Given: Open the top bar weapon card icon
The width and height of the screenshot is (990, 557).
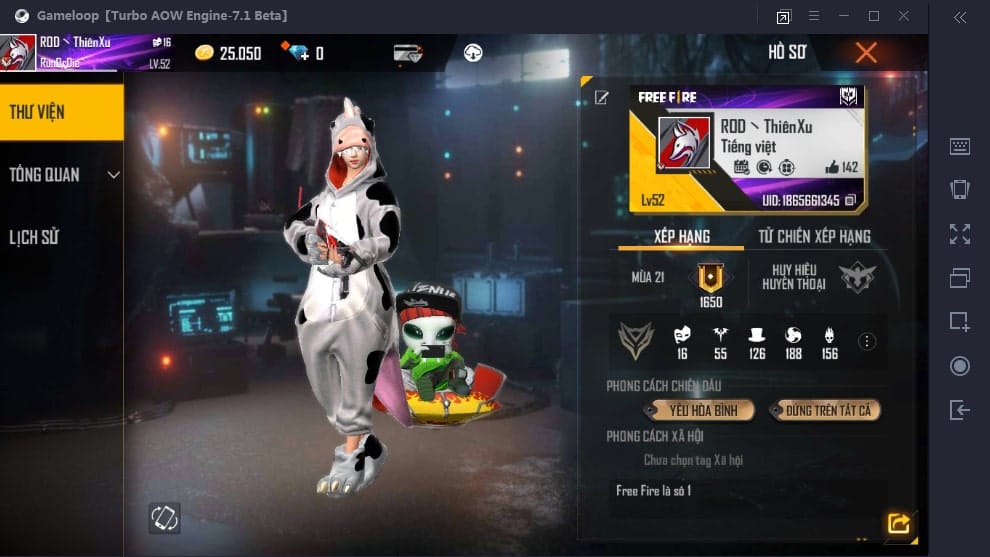Looking at the screenshot, I should [408, 53].
